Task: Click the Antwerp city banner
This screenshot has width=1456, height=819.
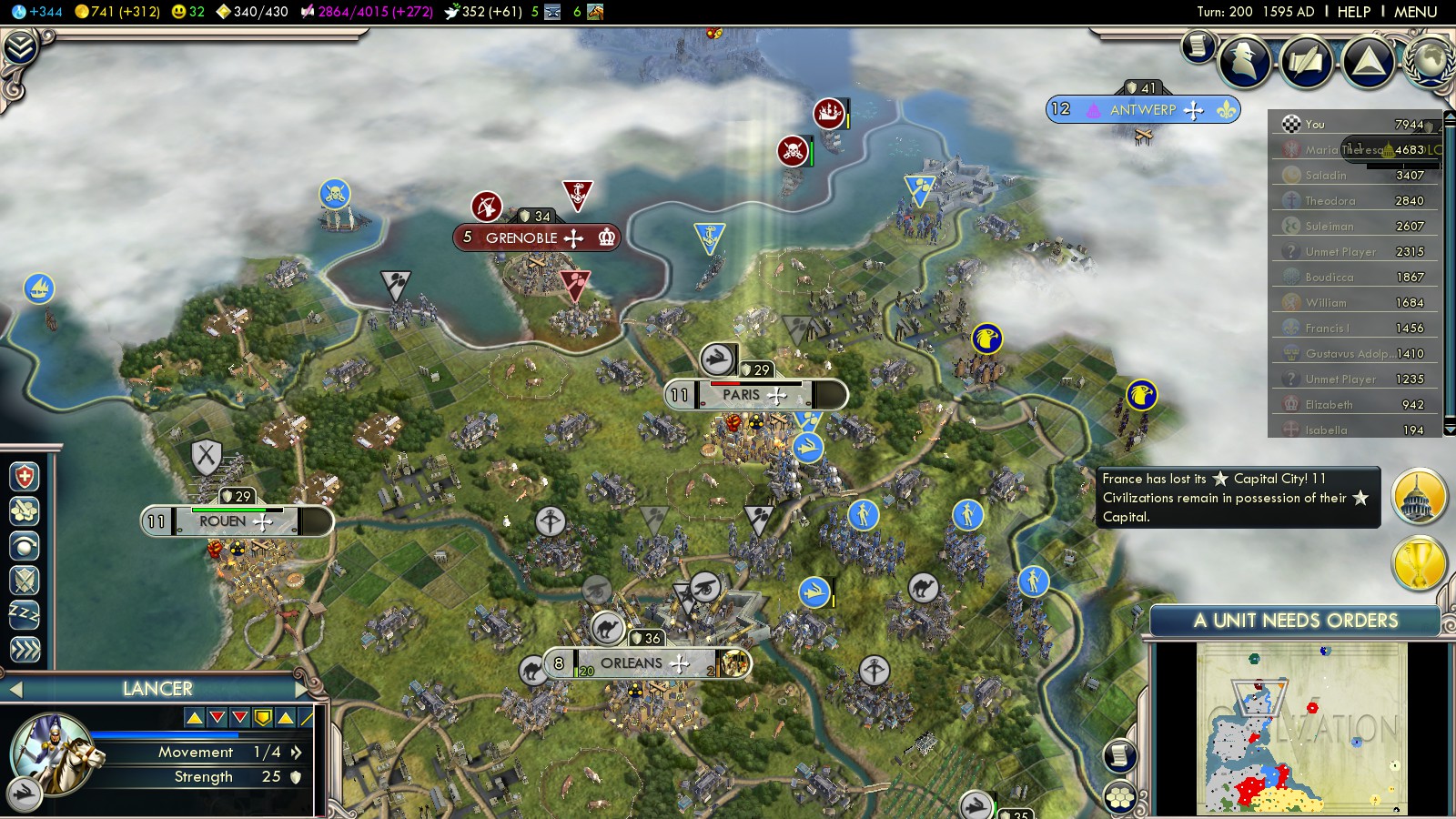Action: tap(1143, 109)
